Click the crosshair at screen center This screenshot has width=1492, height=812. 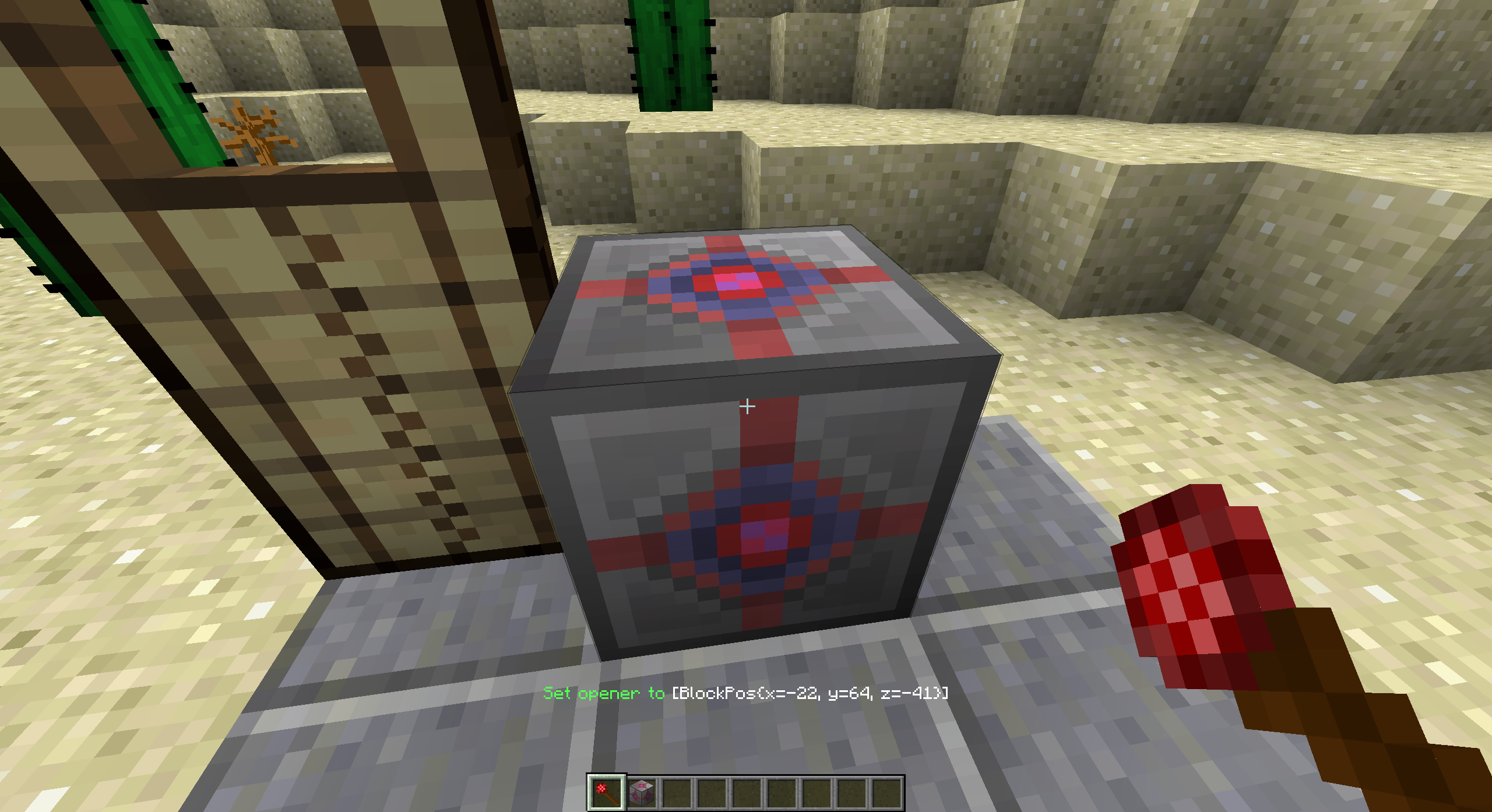[x=747, y=407]
